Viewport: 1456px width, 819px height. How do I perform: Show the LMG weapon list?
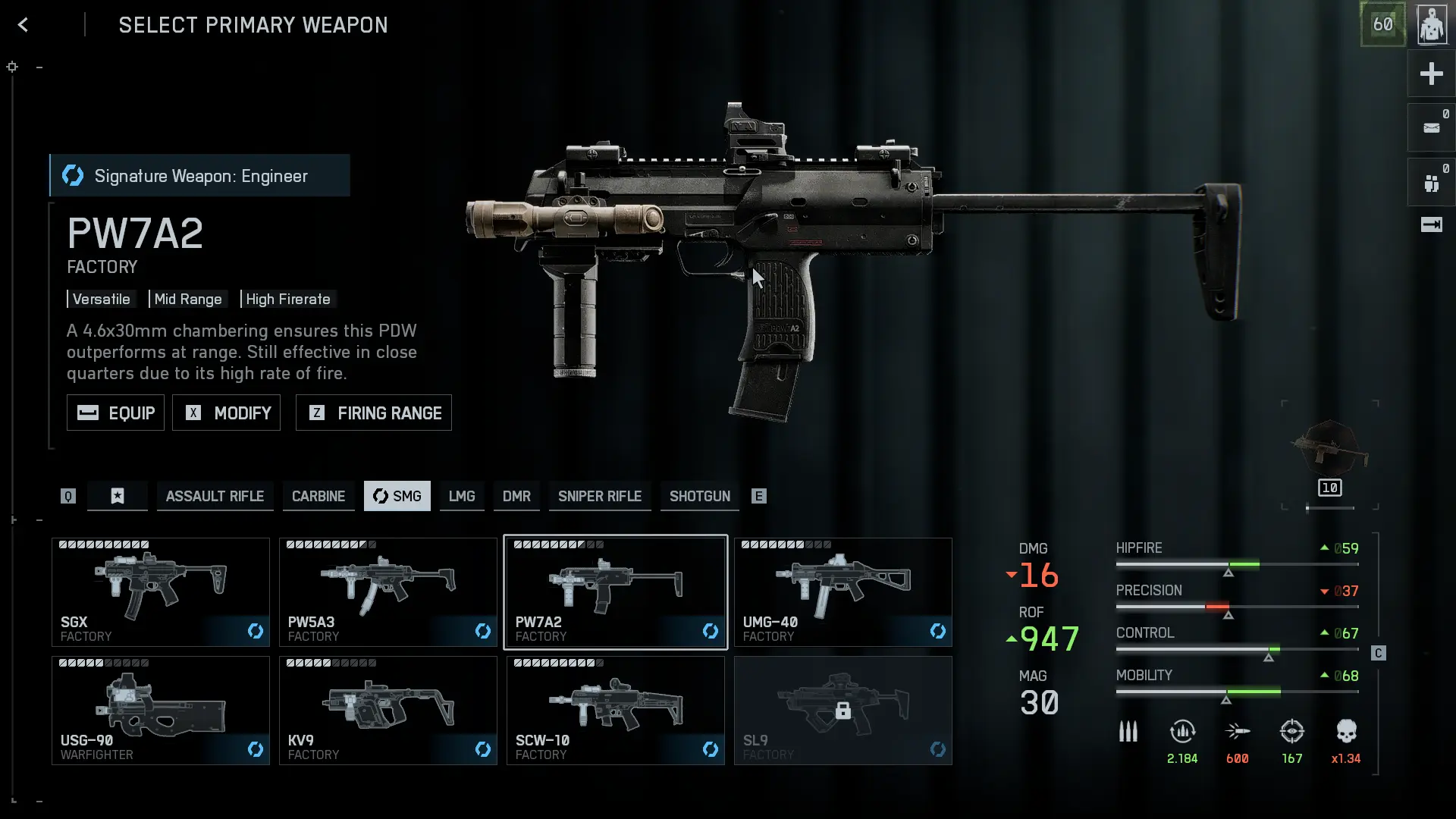pyautogui.click(x=461, y=496)
